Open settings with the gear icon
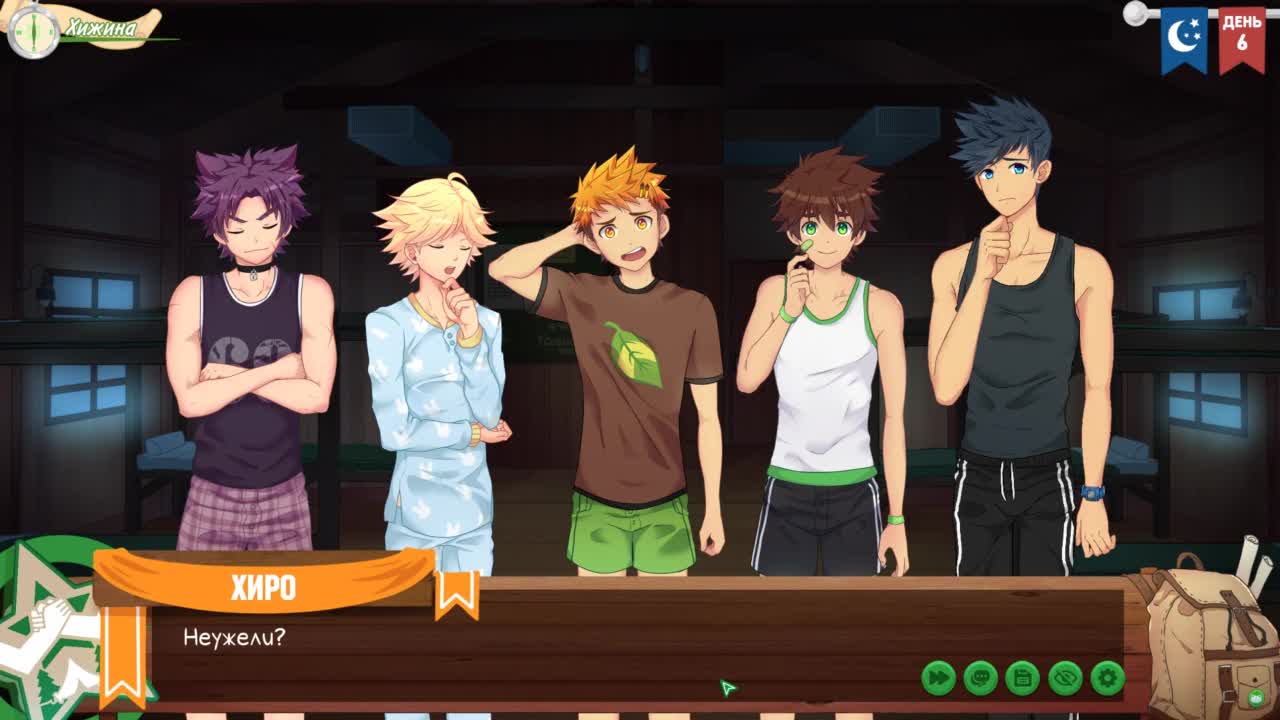The width and height of the screenshot is (1280, 720). [x=1107, y=678]
